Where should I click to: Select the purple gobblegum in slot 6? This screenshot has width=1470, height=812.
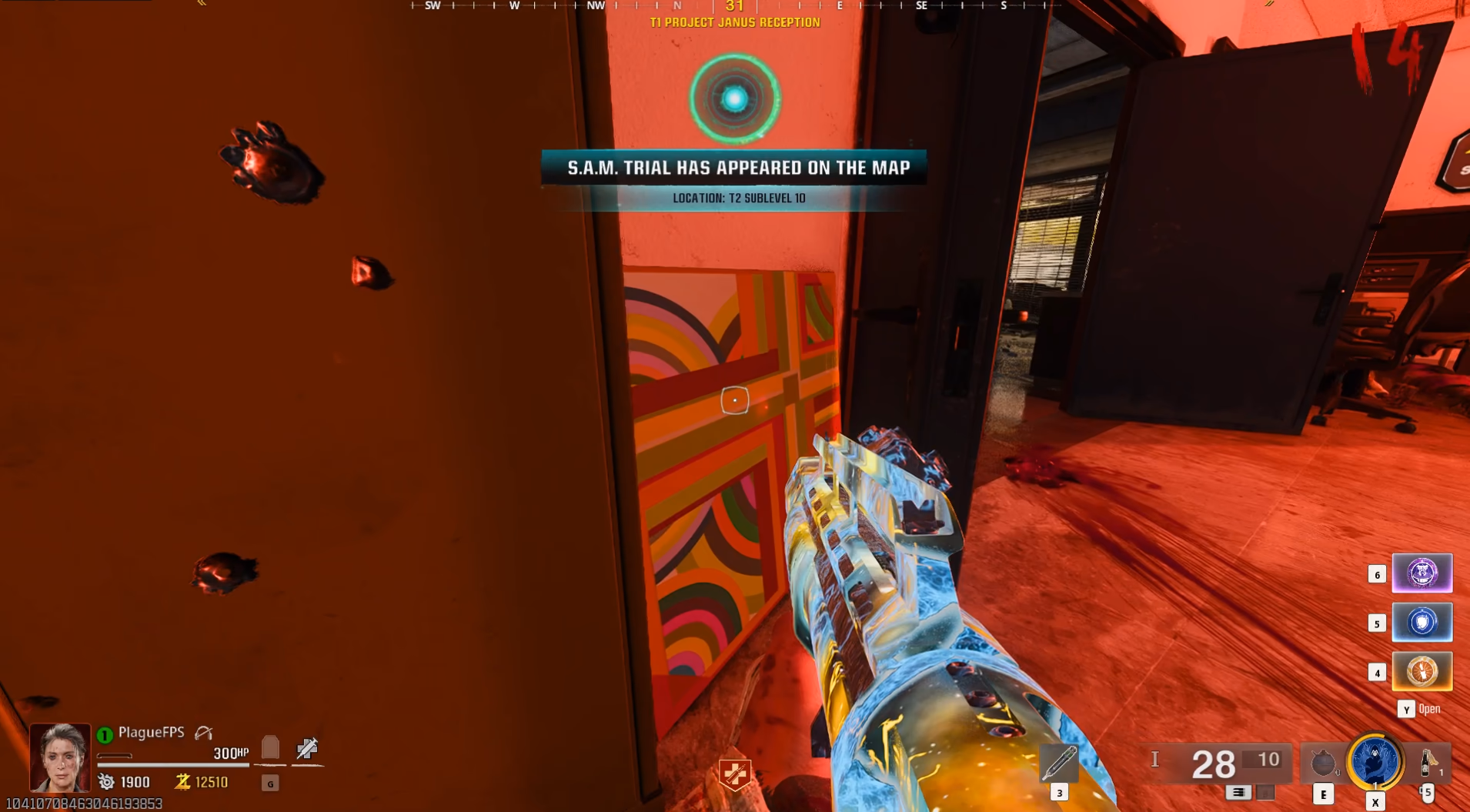tap(1422, 573)
